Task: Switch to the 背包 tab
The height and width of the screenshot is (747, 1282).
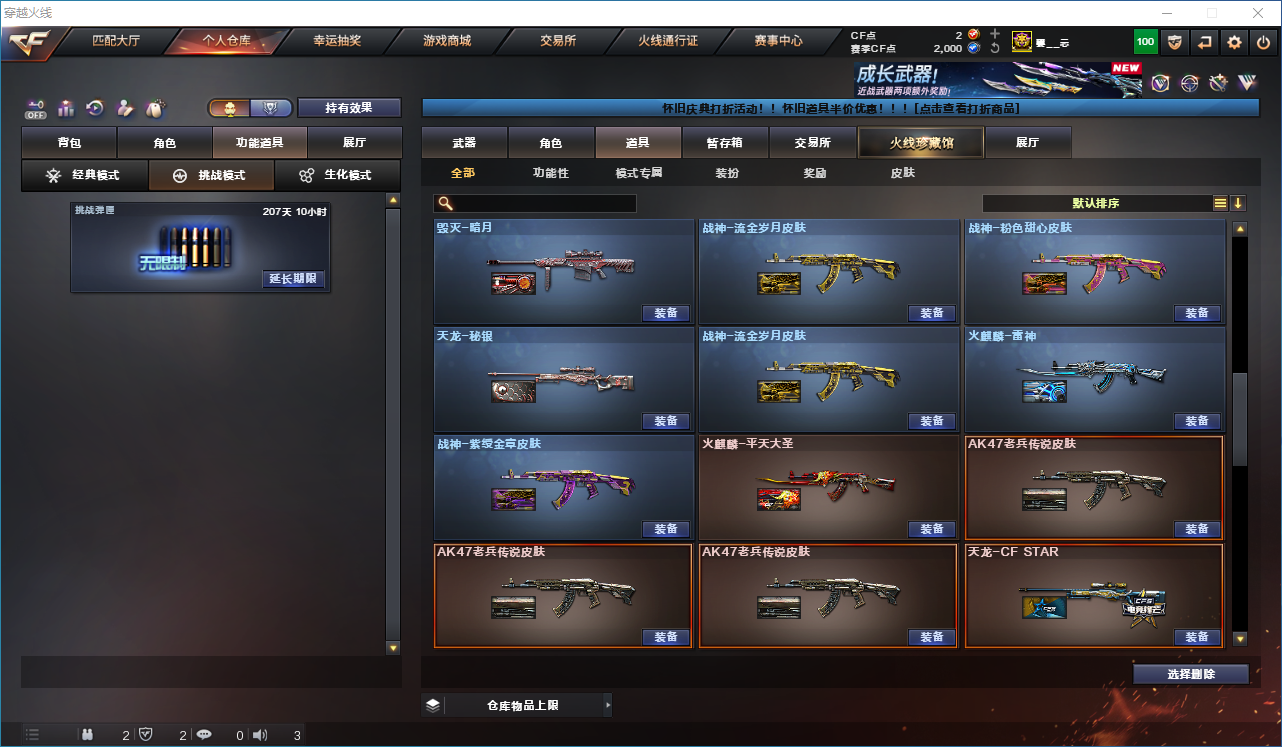Action: (x=69, y=143)
